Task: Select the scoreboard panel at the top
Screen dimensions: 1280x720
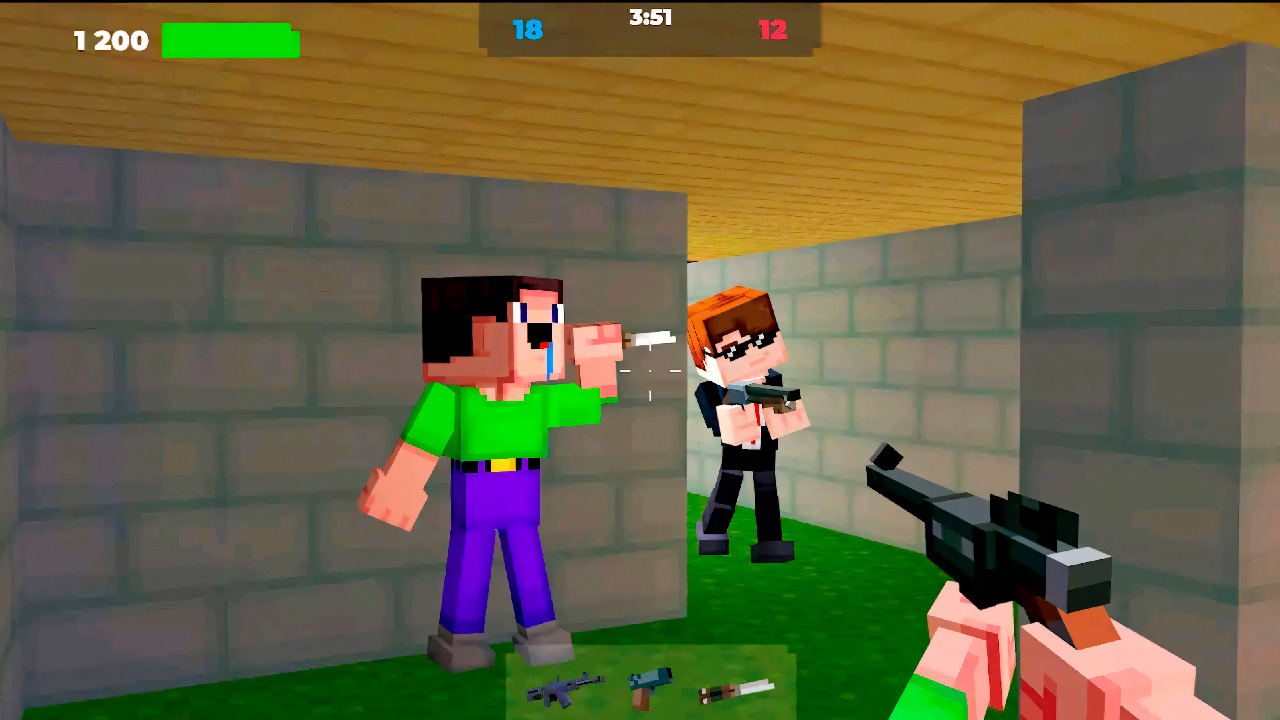Action: [x=650, y=26]
